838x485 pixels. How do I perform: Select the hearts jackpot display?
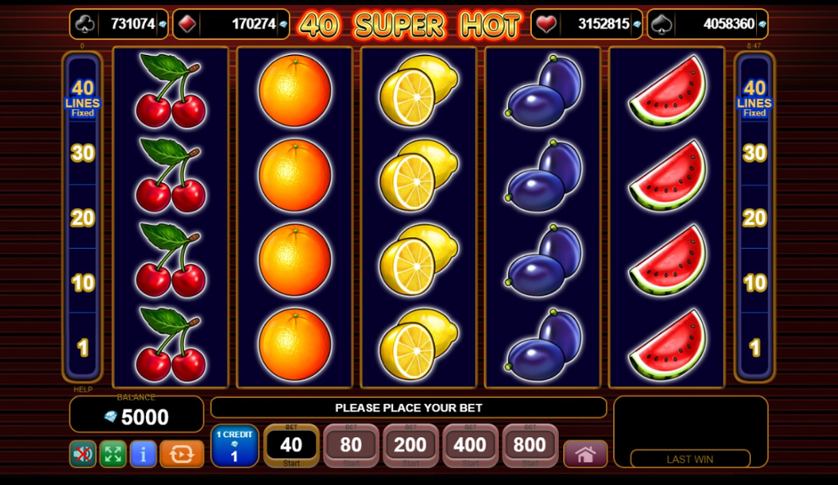click(593, 23)
